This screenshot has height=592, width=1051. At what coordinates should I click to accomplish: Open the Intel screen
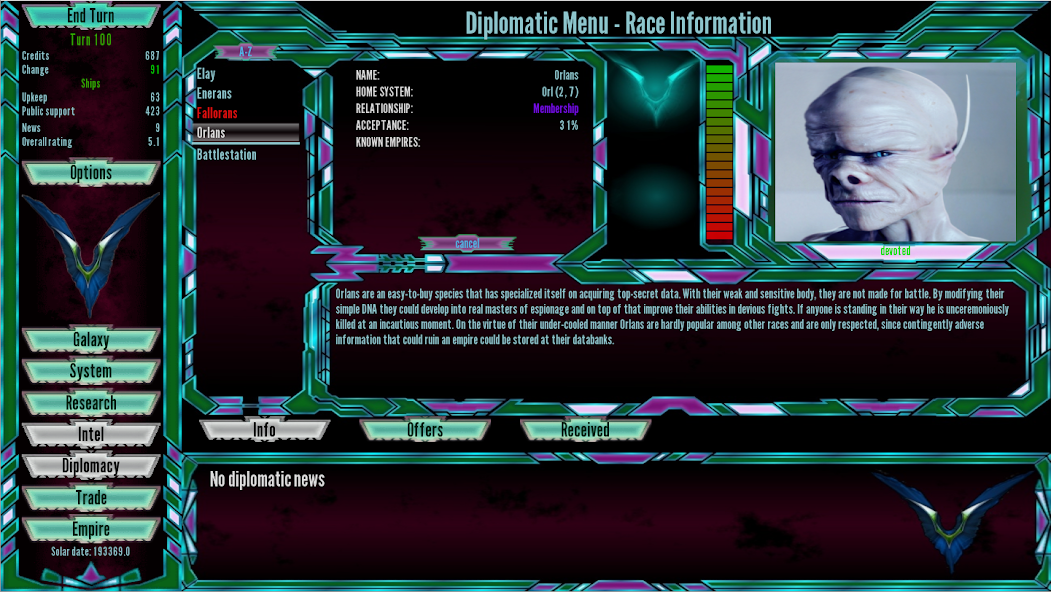(x=90, y=435)
